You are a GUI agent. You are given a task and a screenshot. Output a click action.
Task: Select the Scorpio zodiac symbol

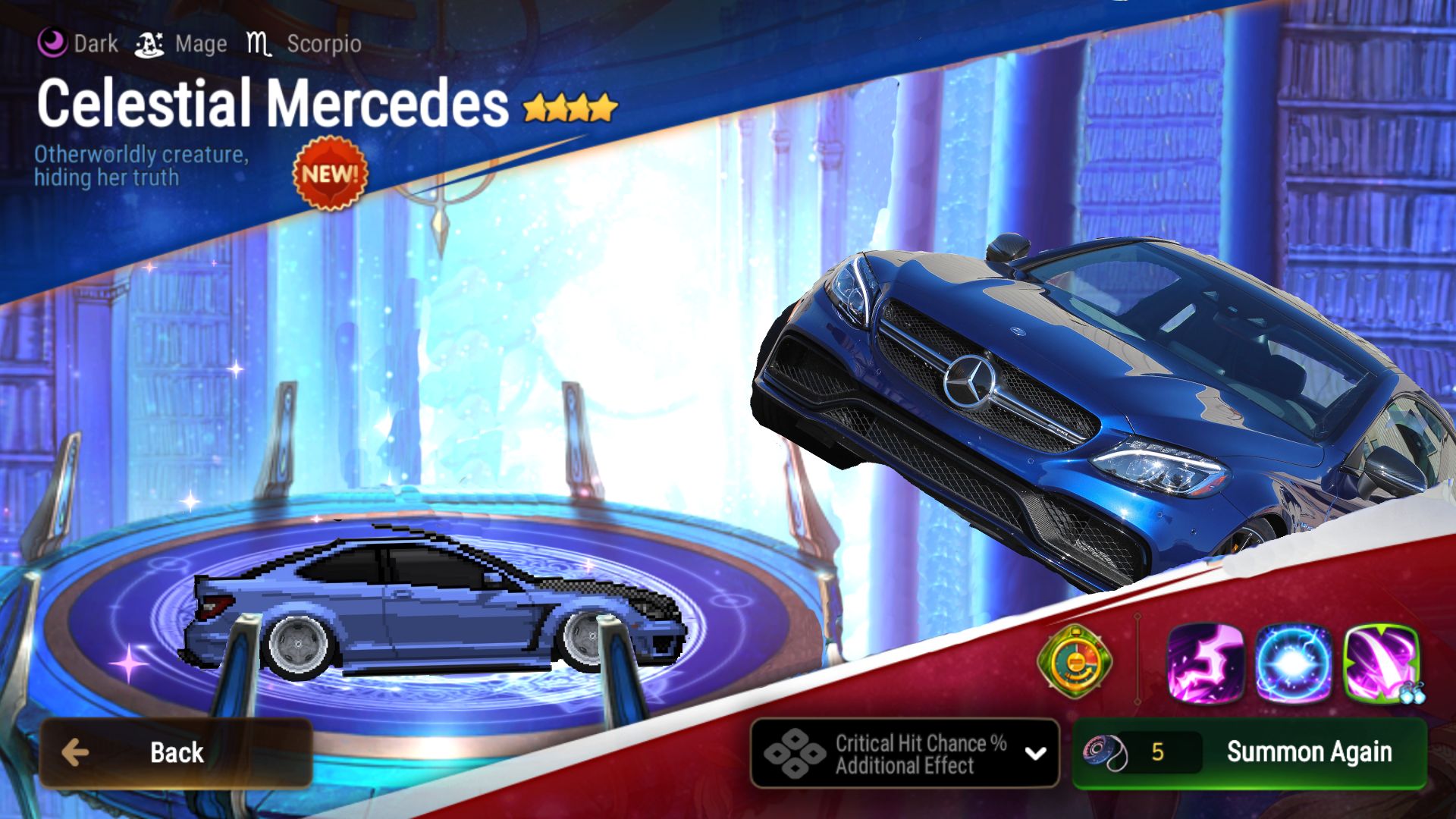pos(258,43)
